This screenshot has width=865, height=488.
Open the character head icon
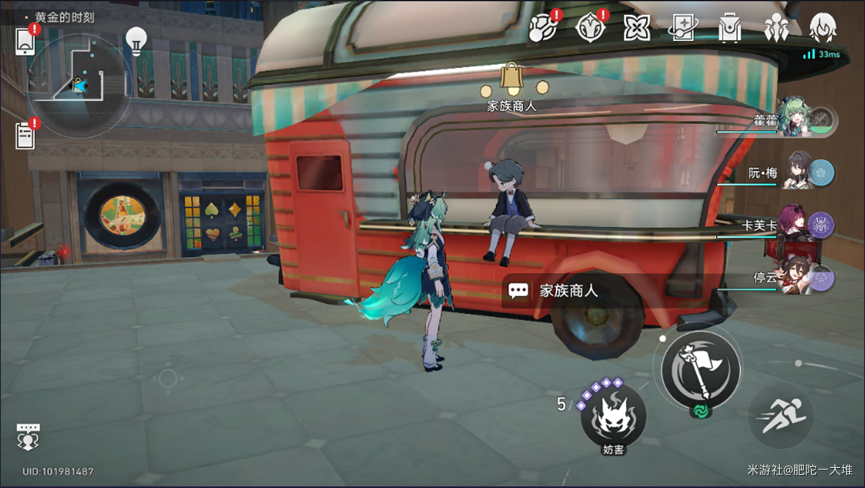pyautogui.click(x=822, y=28)
